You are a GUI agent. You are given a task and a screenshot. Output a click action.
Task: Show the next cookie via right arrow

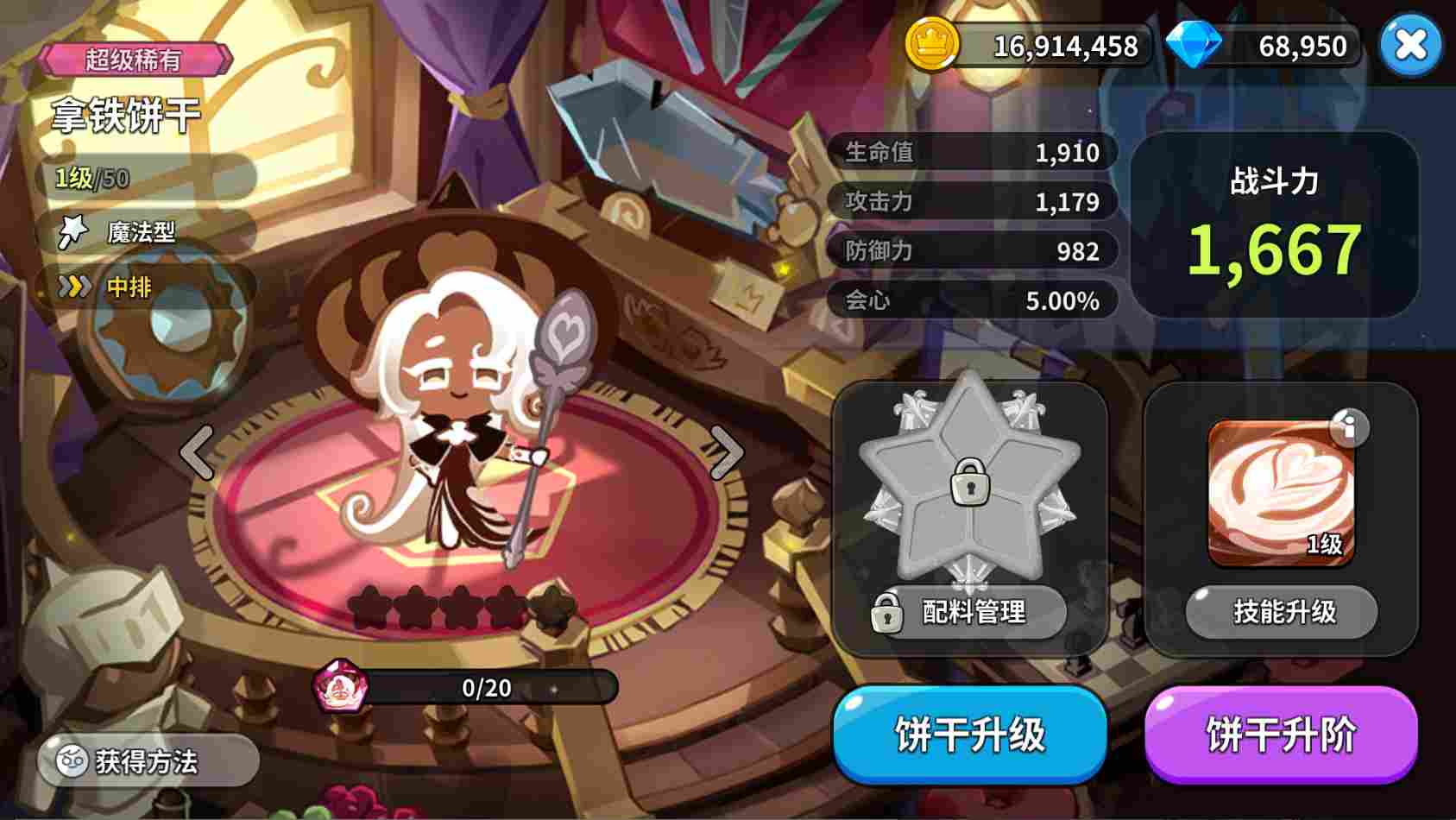pyautogui.click(x=729, y=451)
